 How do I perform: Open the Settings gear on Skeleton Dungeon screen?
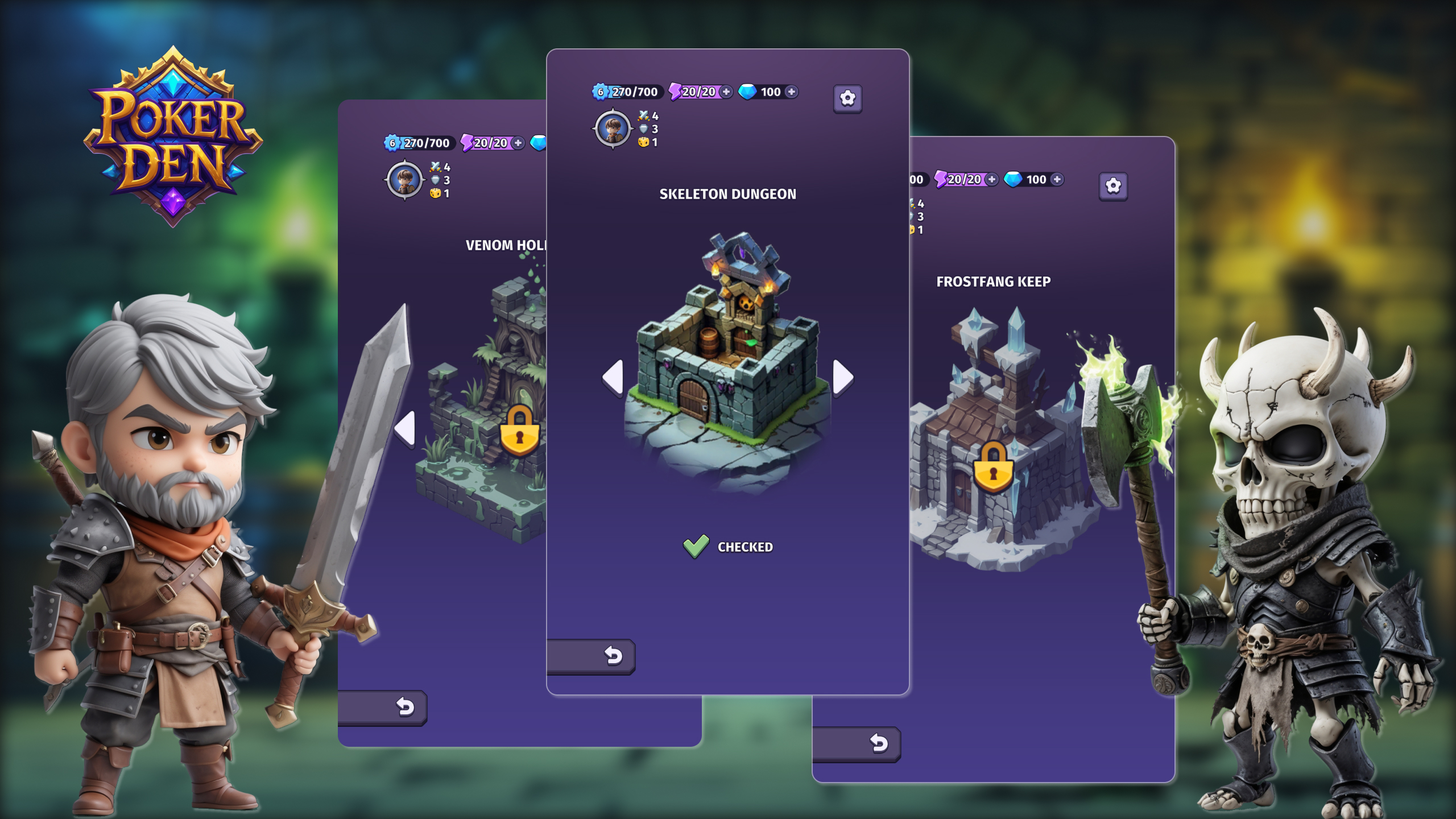tap(847, 98)
